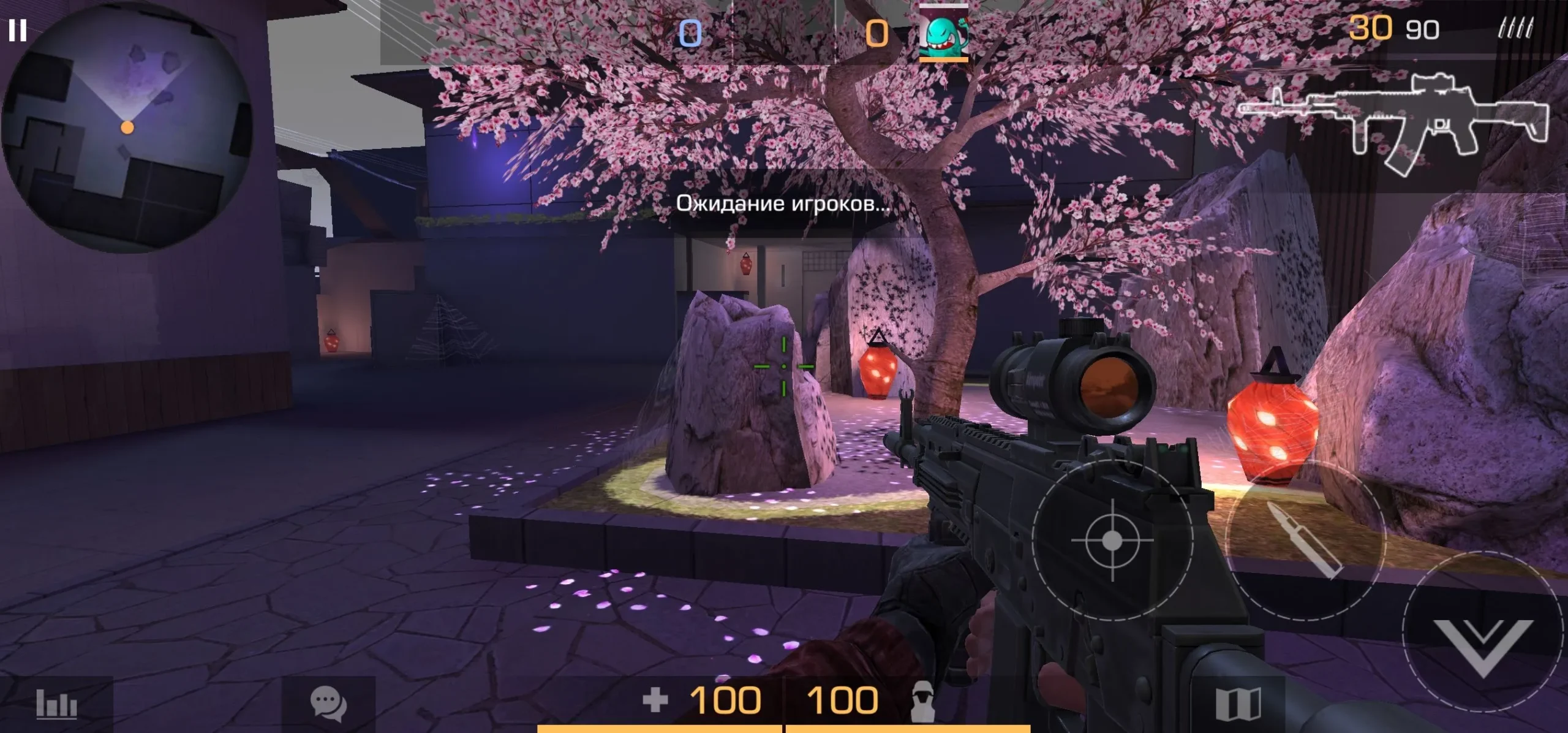Activate the crosshair aim button
The width and height of the screenshot is (1568, 733).
1112,540
